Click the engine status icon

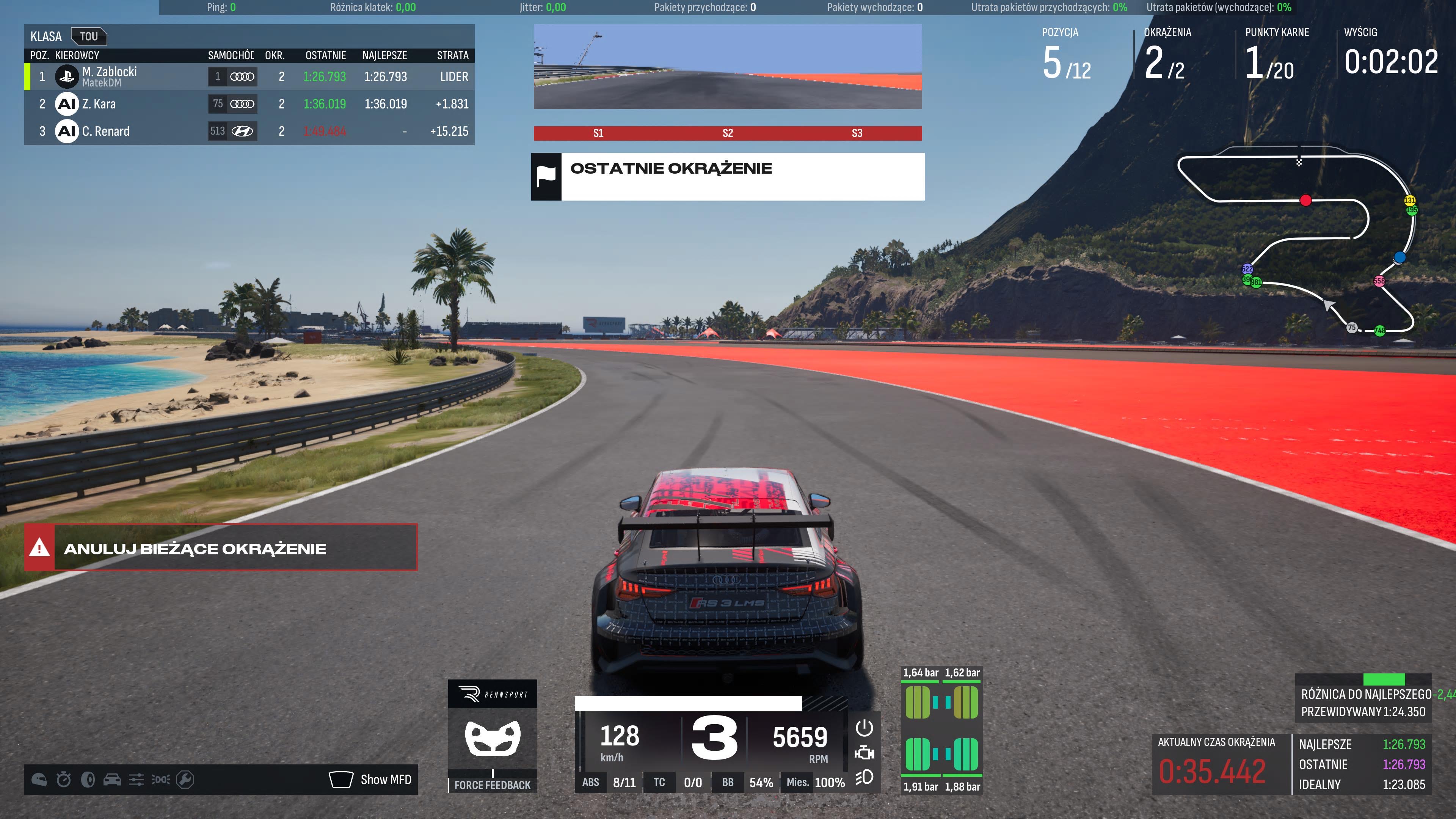864,753
